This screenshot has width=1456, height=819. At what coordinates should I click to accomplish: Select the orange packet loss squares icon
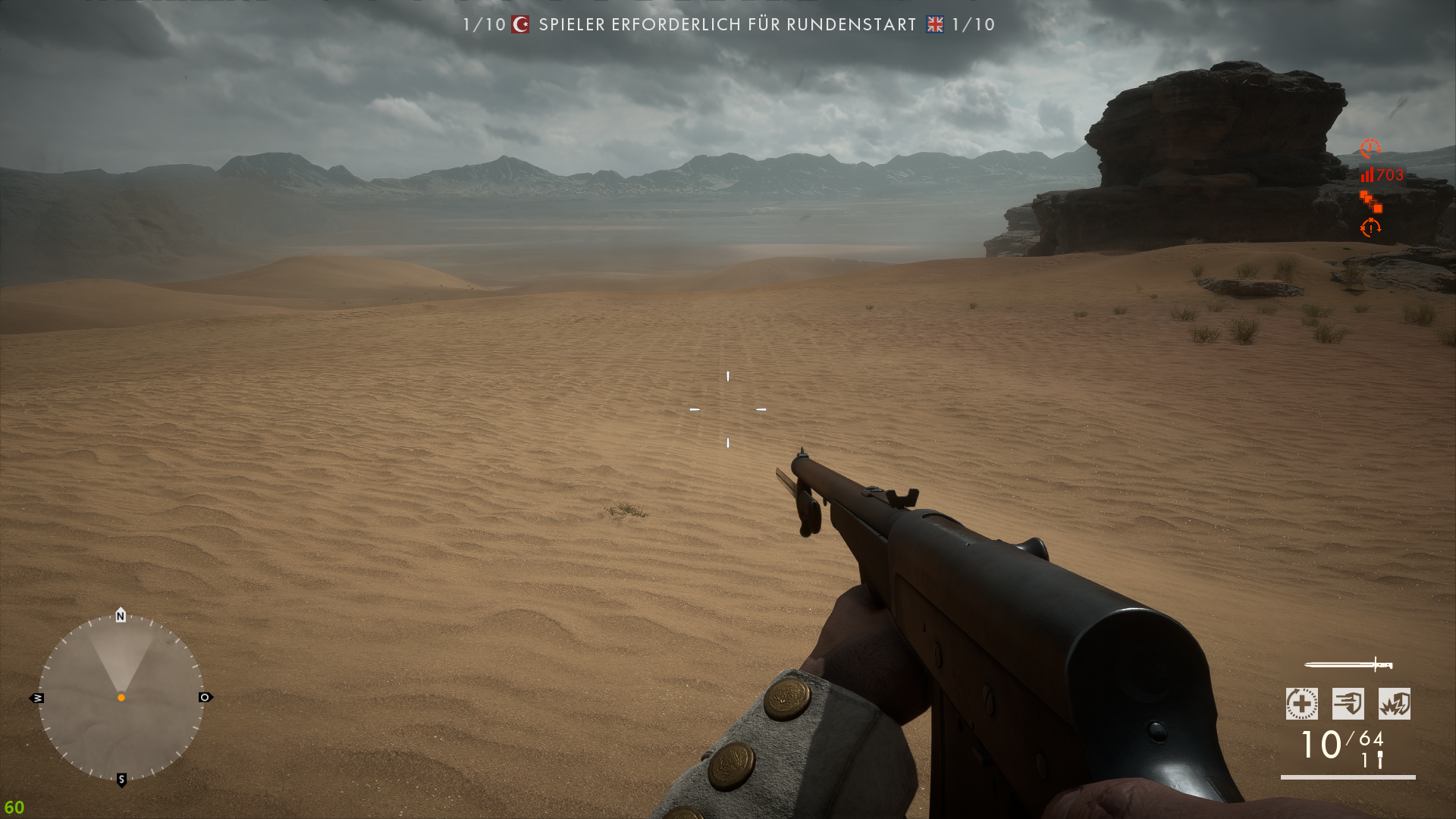1371,203
